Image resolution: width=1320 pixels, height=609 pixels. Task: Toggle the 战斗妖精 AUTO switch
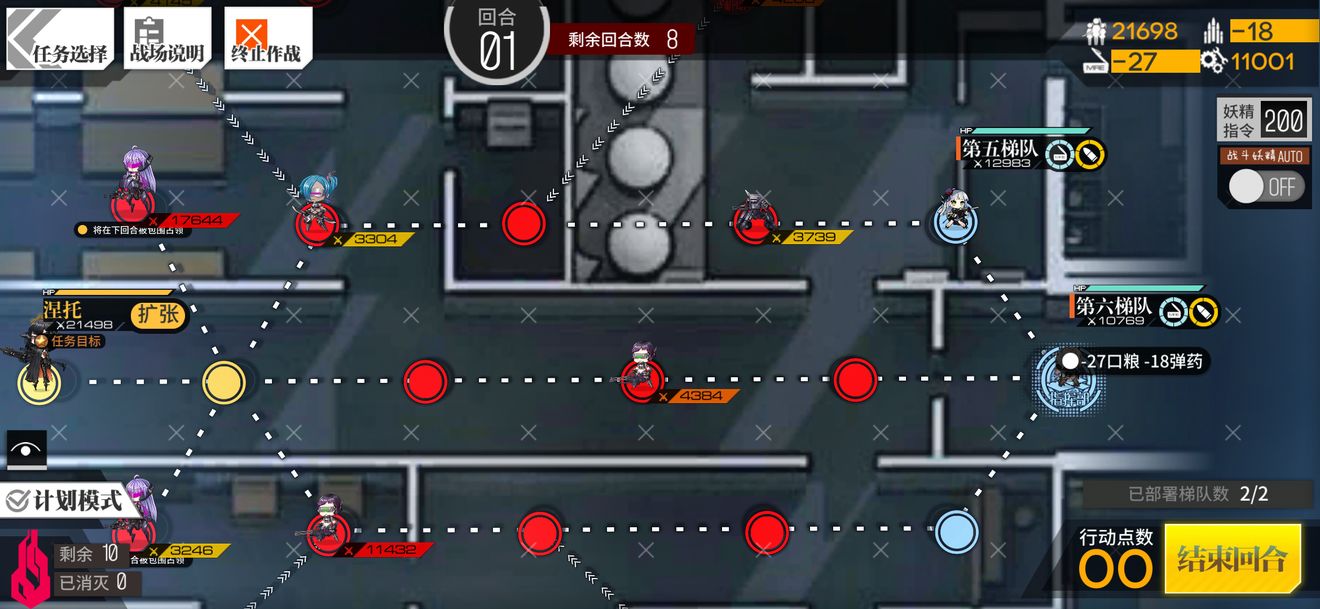click(1264, 186)
